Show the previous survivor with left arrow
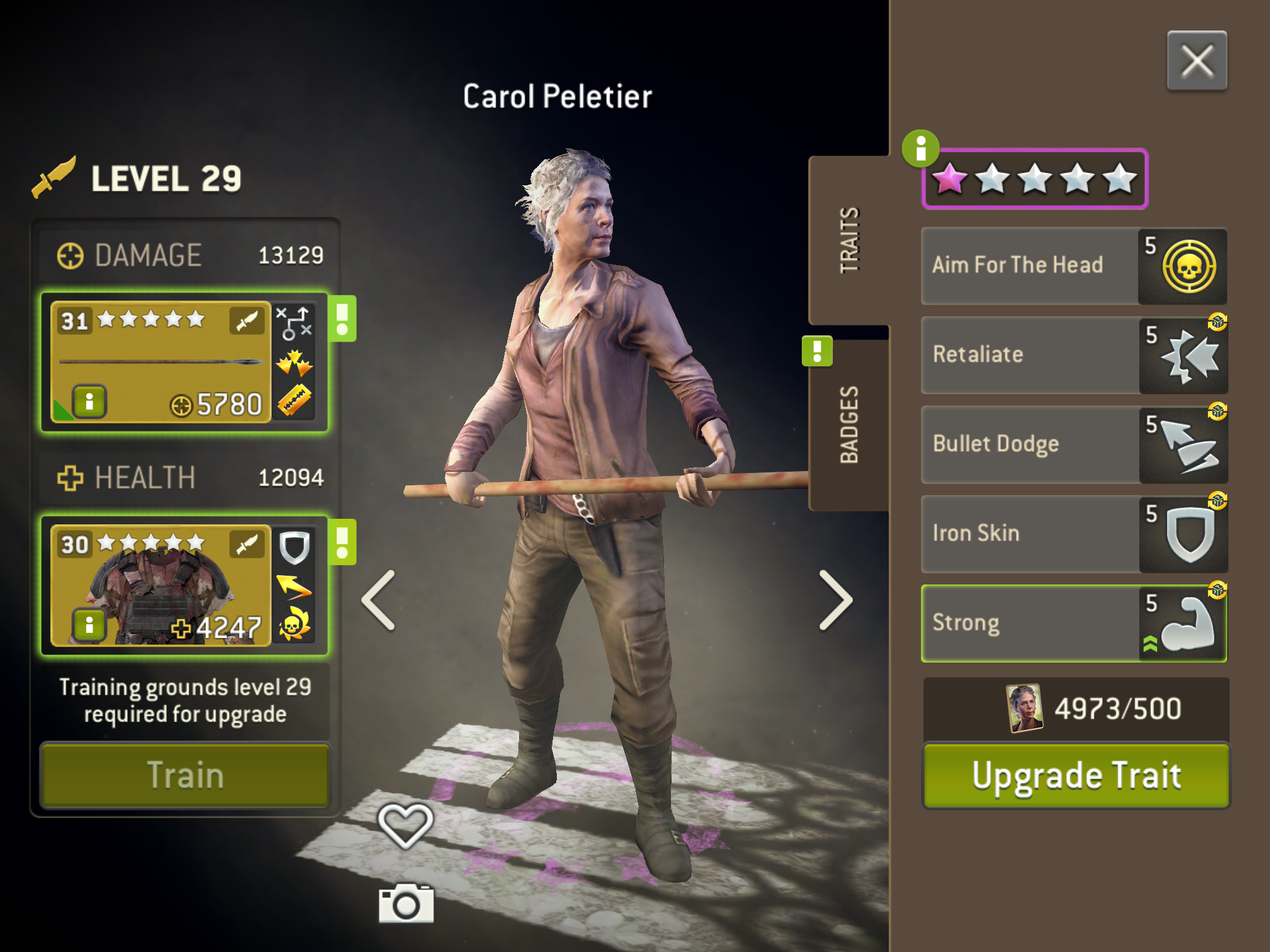 tap(378, 600)
